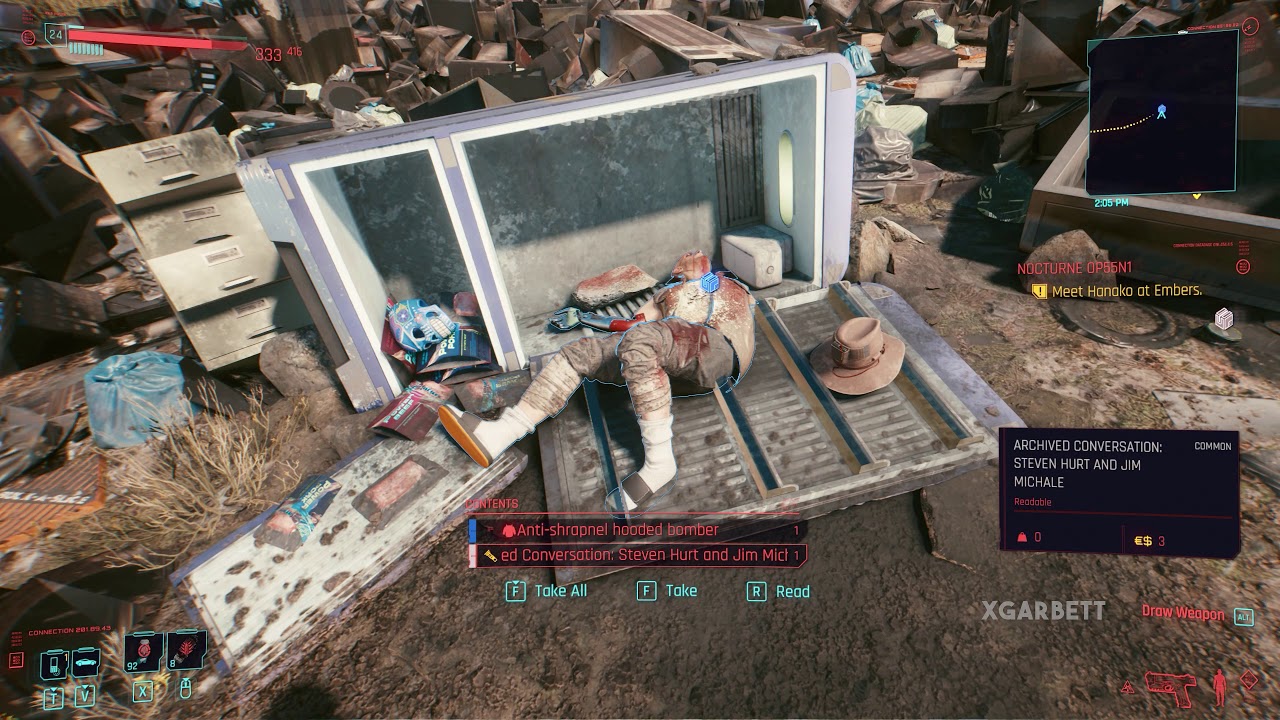Click the pistol weapon icon
1280x720 pixels.
1170,686
